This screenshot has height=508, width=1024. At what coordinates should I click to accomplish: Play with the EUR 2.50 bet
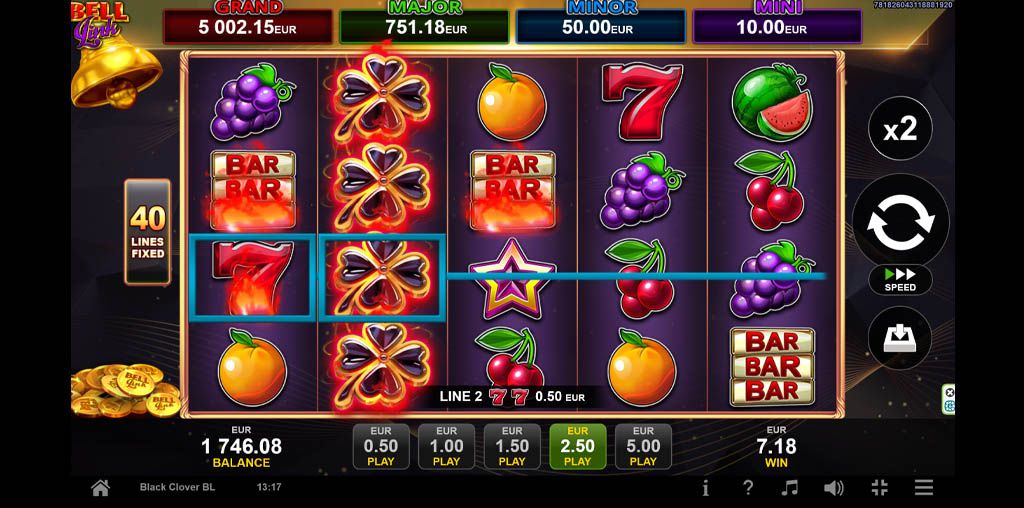[x=577, y=446]
